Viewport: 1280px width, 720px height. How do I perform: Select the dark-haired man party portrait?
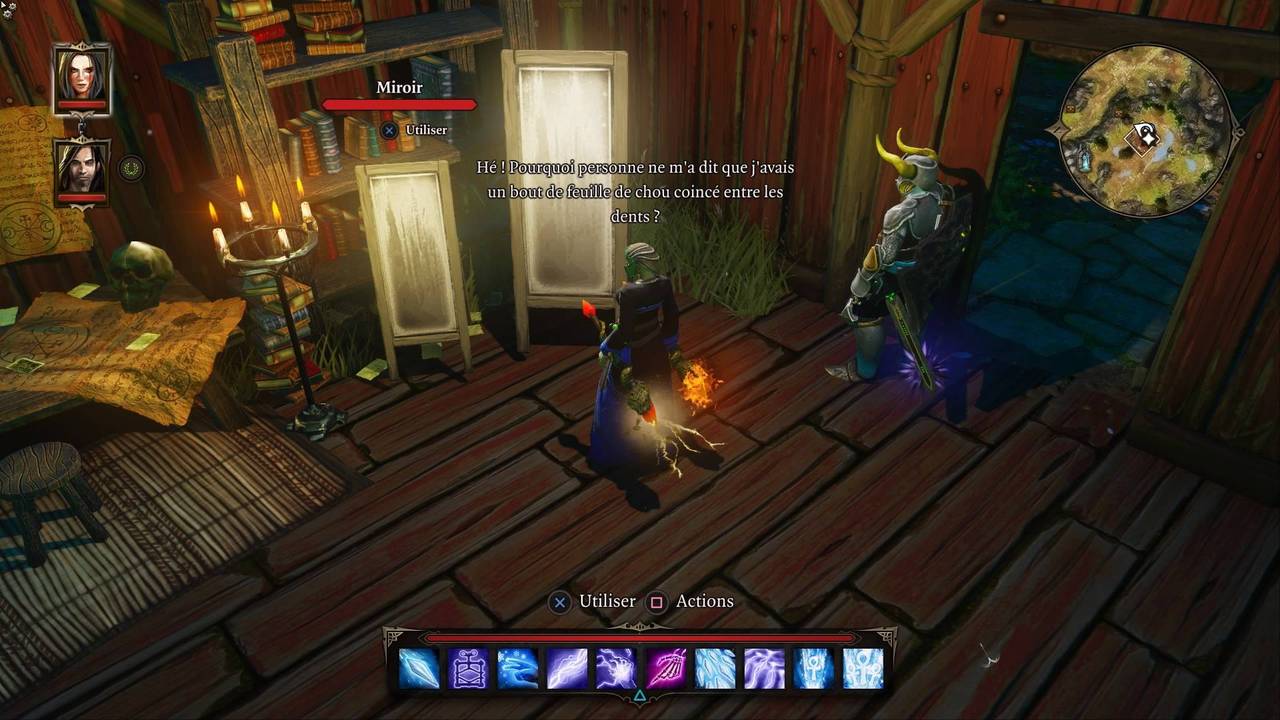point(82,169)
